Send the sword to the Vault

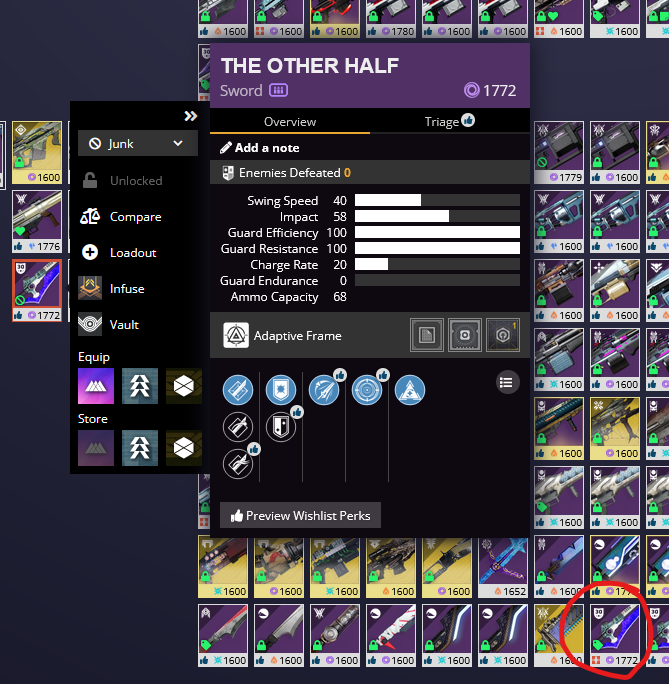tap(124, 325)
